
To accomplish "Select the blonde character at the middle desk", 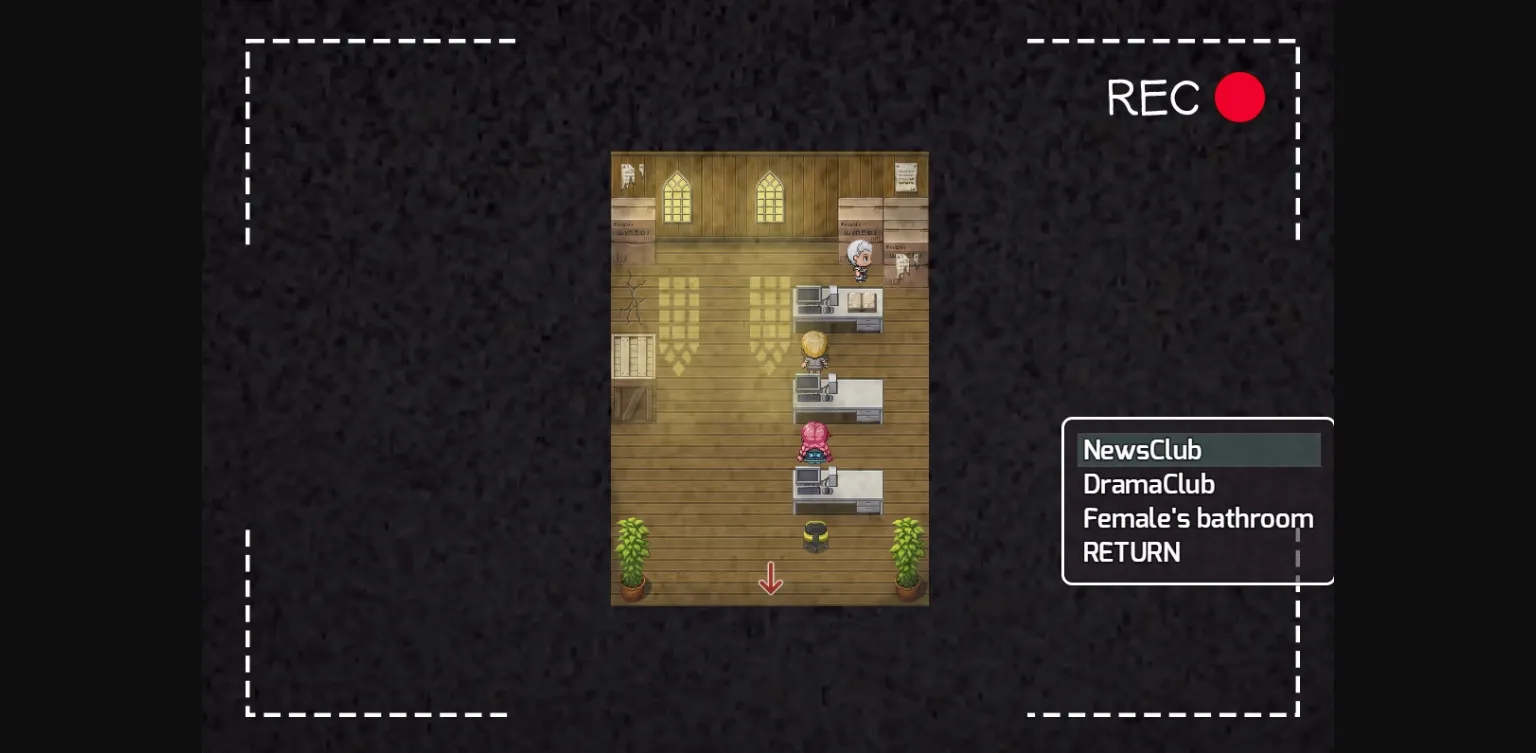I will (813, 350).
